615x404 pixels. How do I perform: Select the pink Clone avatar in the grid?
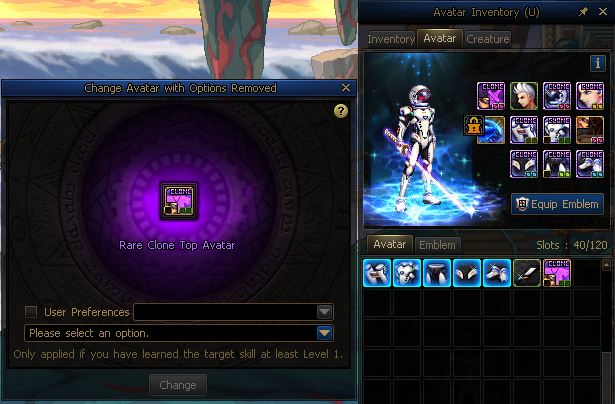point(557,273)
